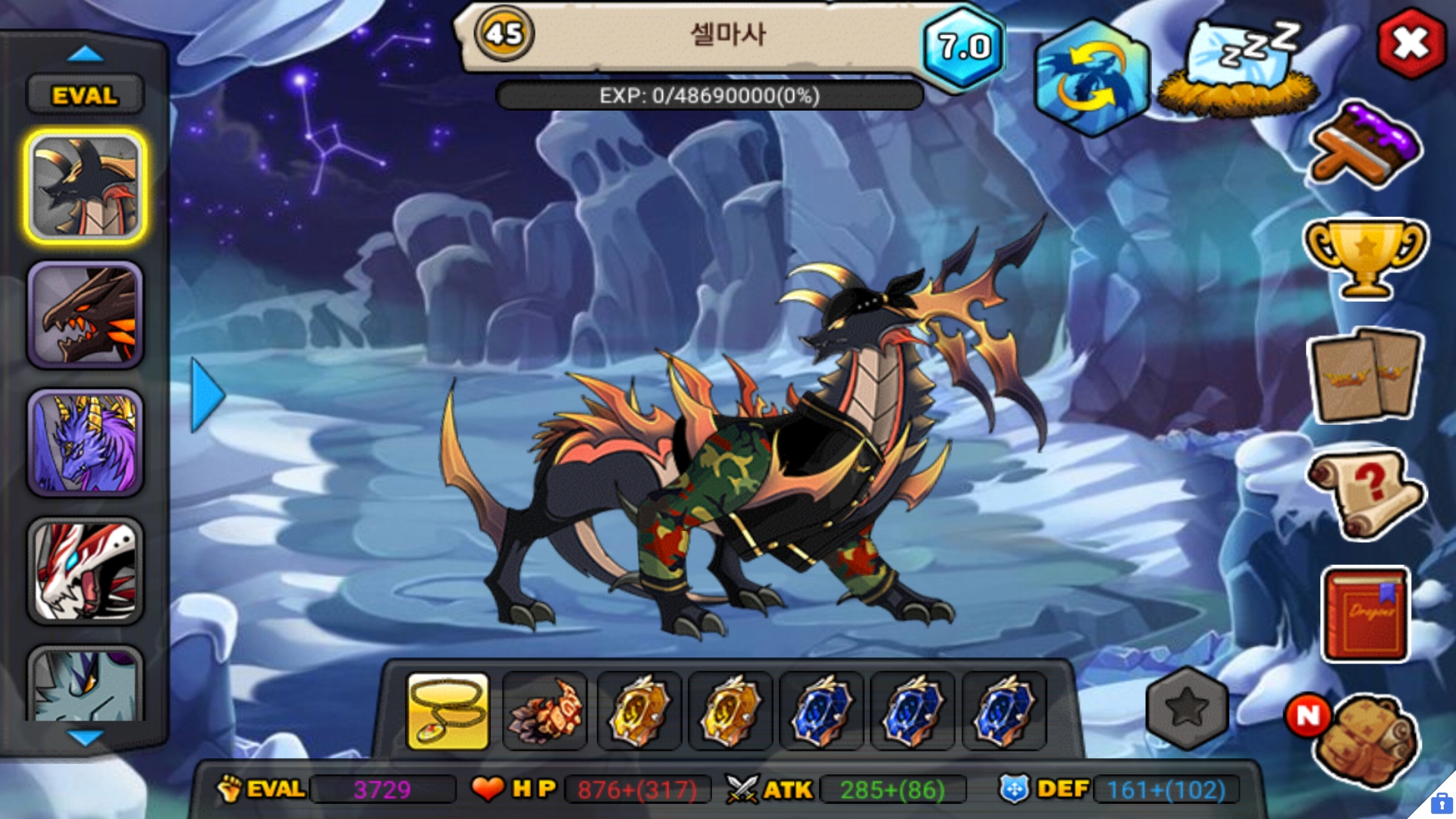Pick the red and white dragon portrait
The width and height of the screenshot is (1456, 819).
85,571
